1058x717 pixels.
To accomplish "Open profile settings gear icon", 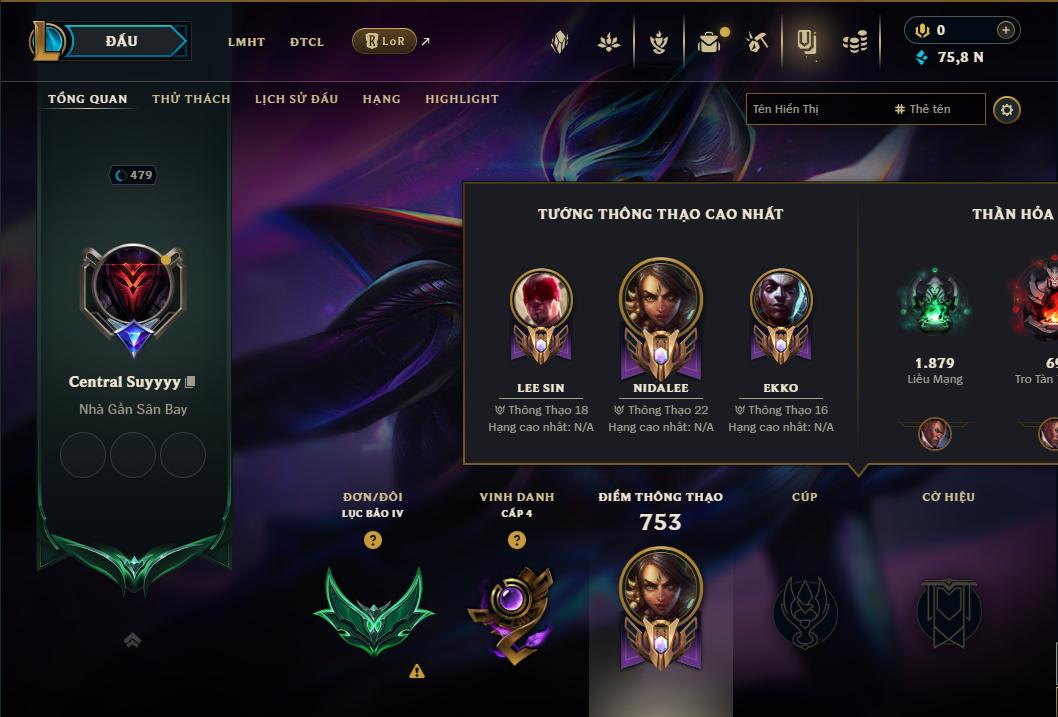I will click(1007, 109).
